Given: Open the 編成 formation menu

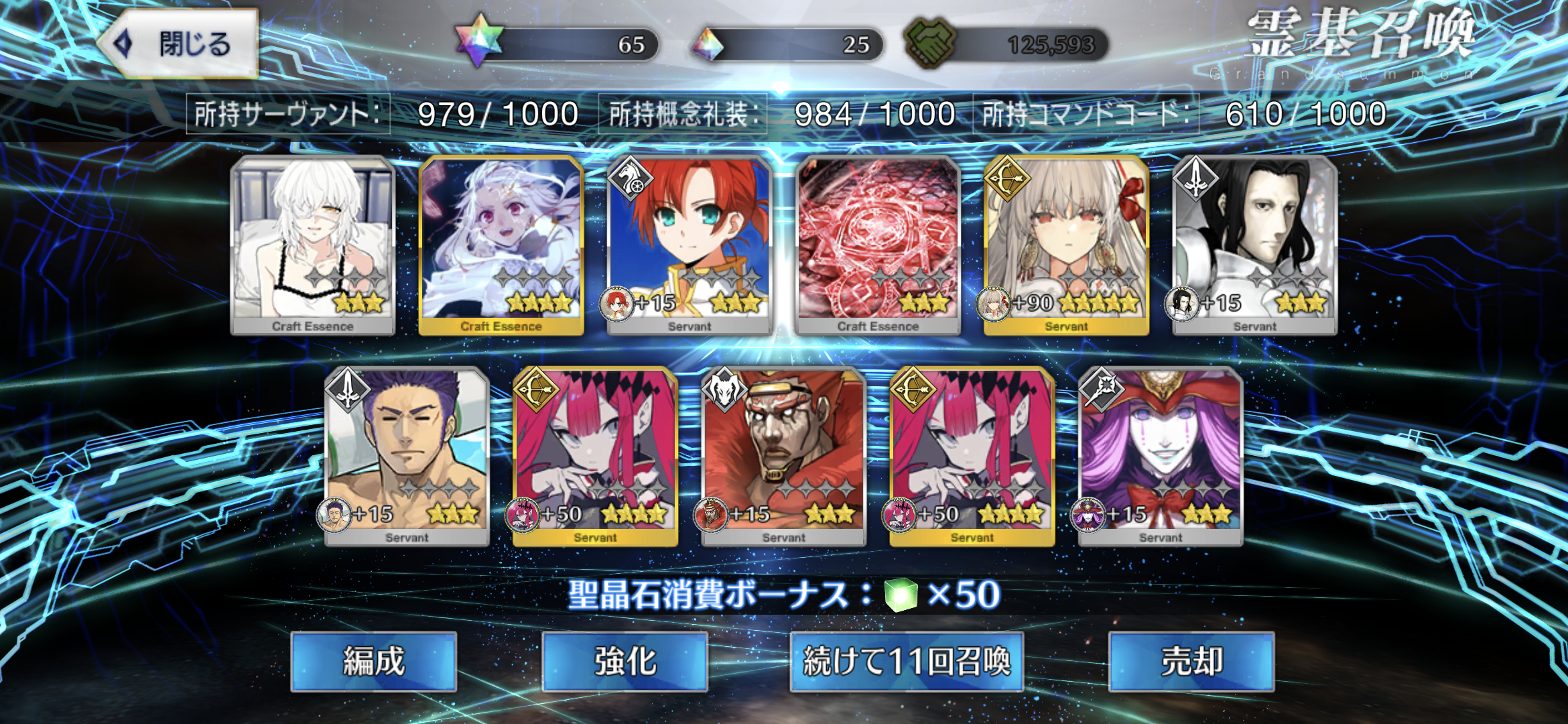Looking at the screenshot, I should point(373,662).
